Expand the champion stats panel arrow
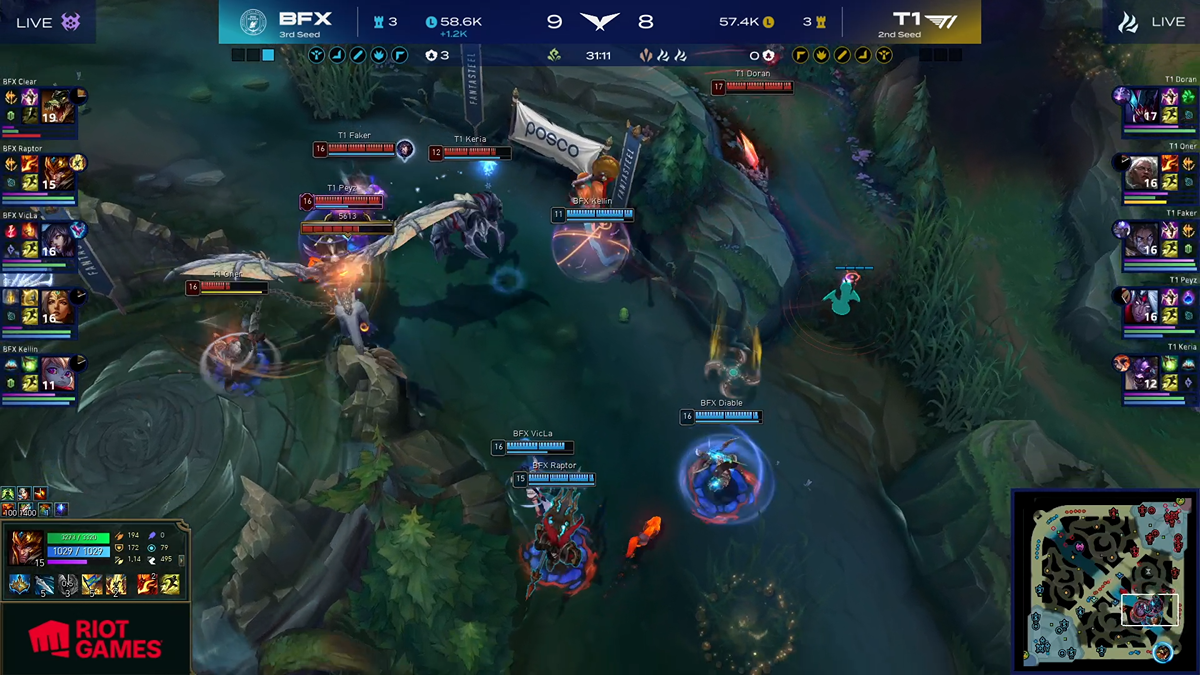Screen dimensions: 1200x675 183,562
